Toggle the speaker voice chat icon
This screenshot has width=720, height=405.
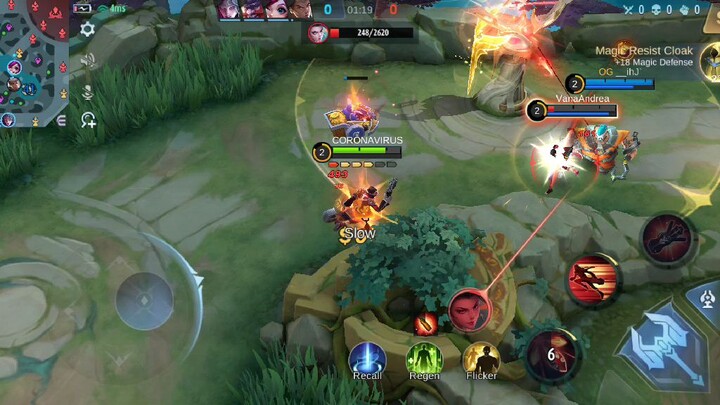tap(87, 60)
